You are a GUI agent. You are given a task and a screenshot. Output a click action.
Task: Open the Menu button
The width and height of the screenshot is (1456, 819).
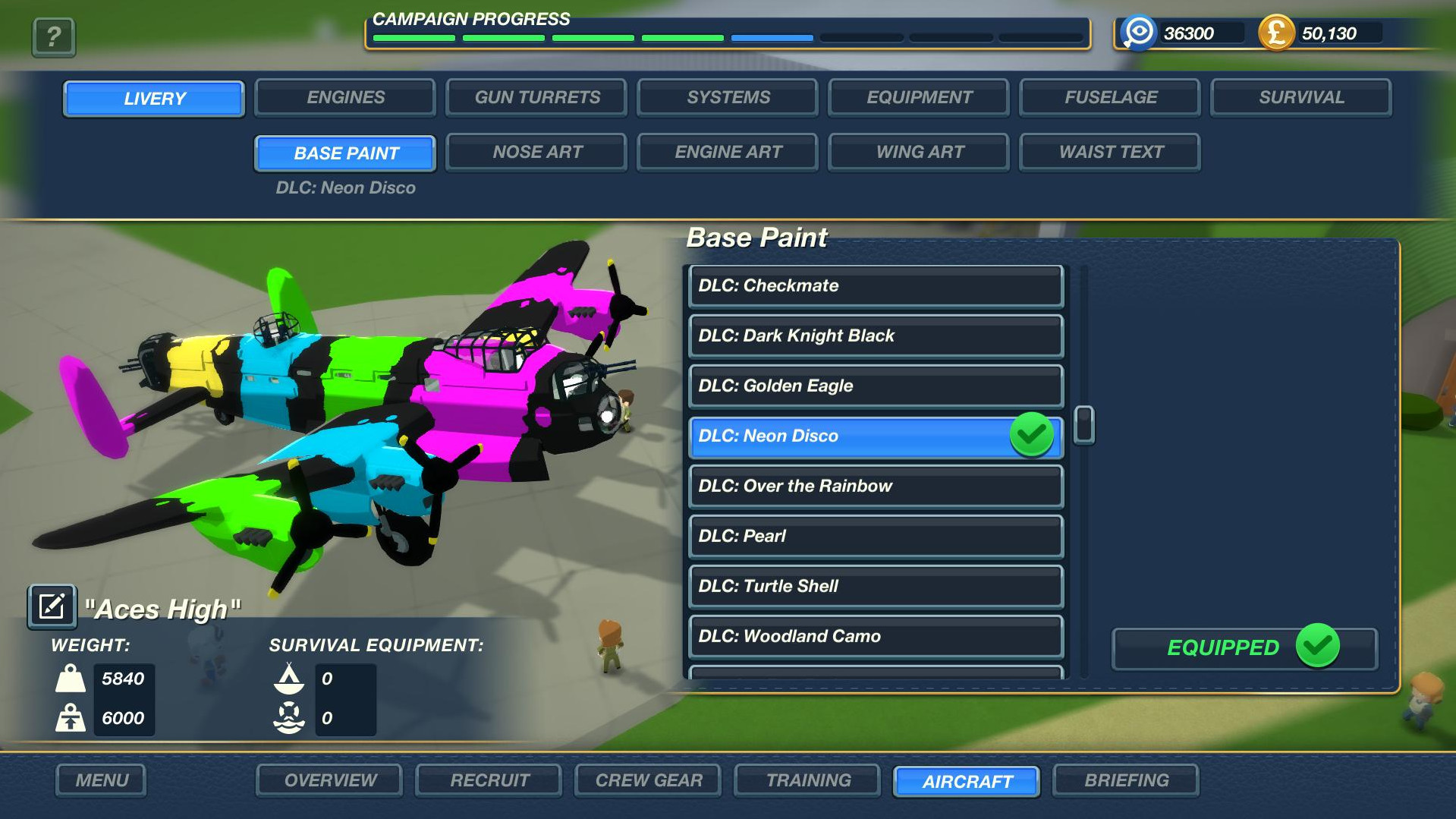(x=101, y=780)
